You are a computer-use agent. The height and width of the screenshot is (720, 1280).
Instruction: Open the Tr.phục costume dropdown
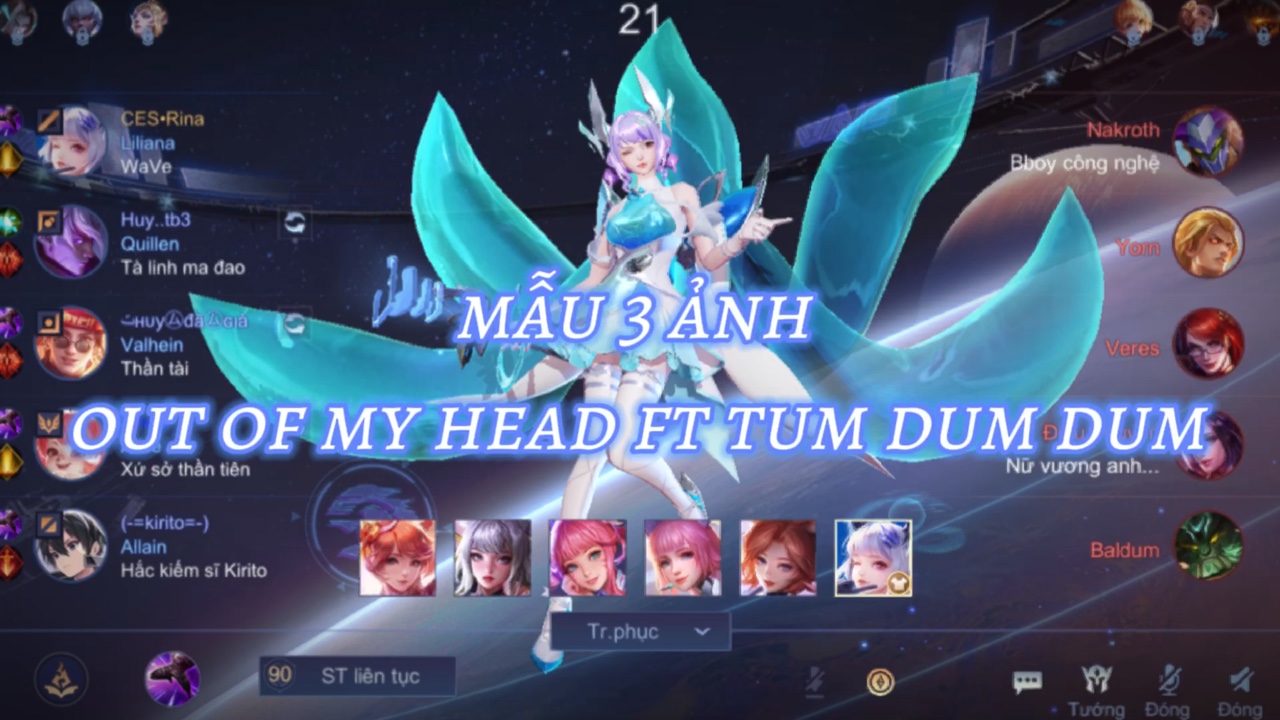click(640, 631)
